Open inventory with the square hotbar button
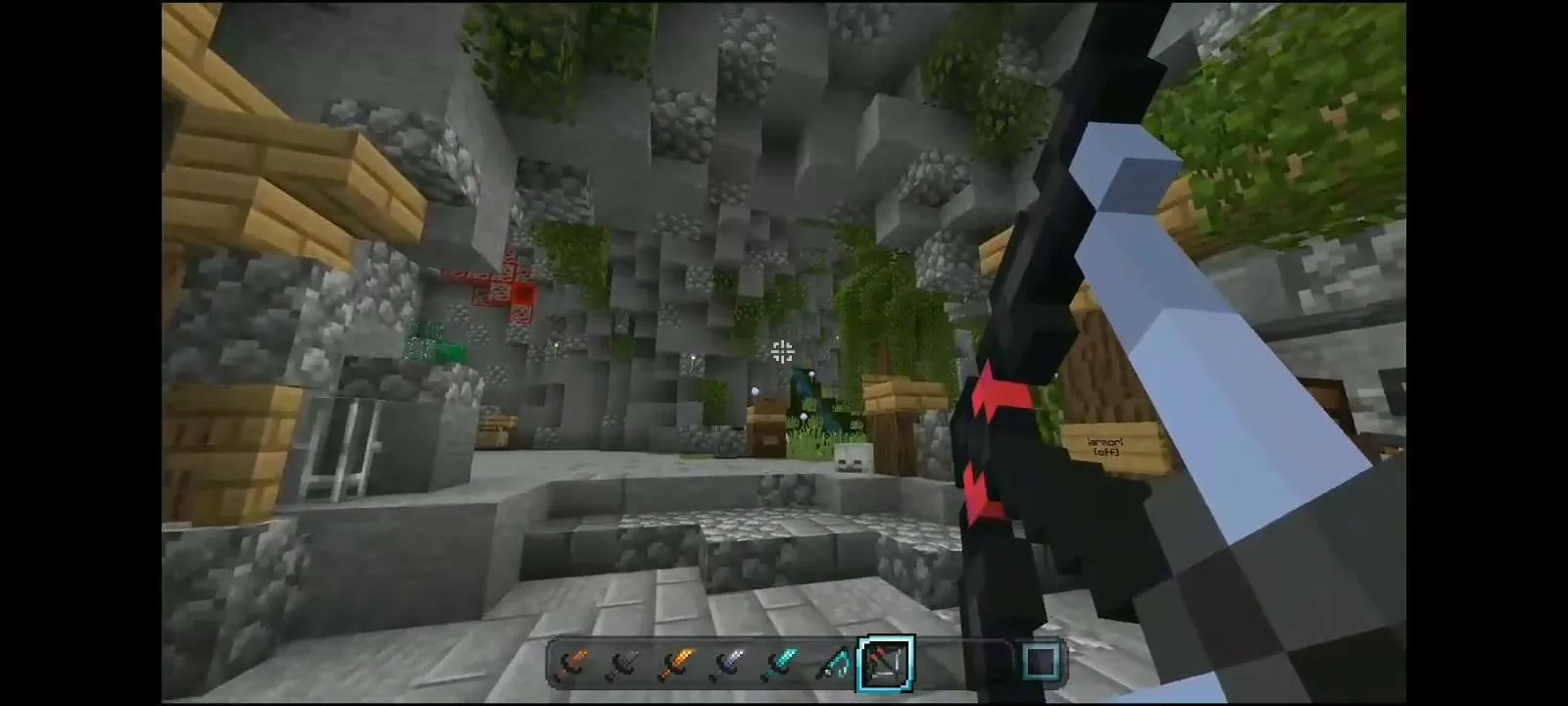Image resolution: width=1568 pixels, height=706 pixels. (x=1041, y=662)
